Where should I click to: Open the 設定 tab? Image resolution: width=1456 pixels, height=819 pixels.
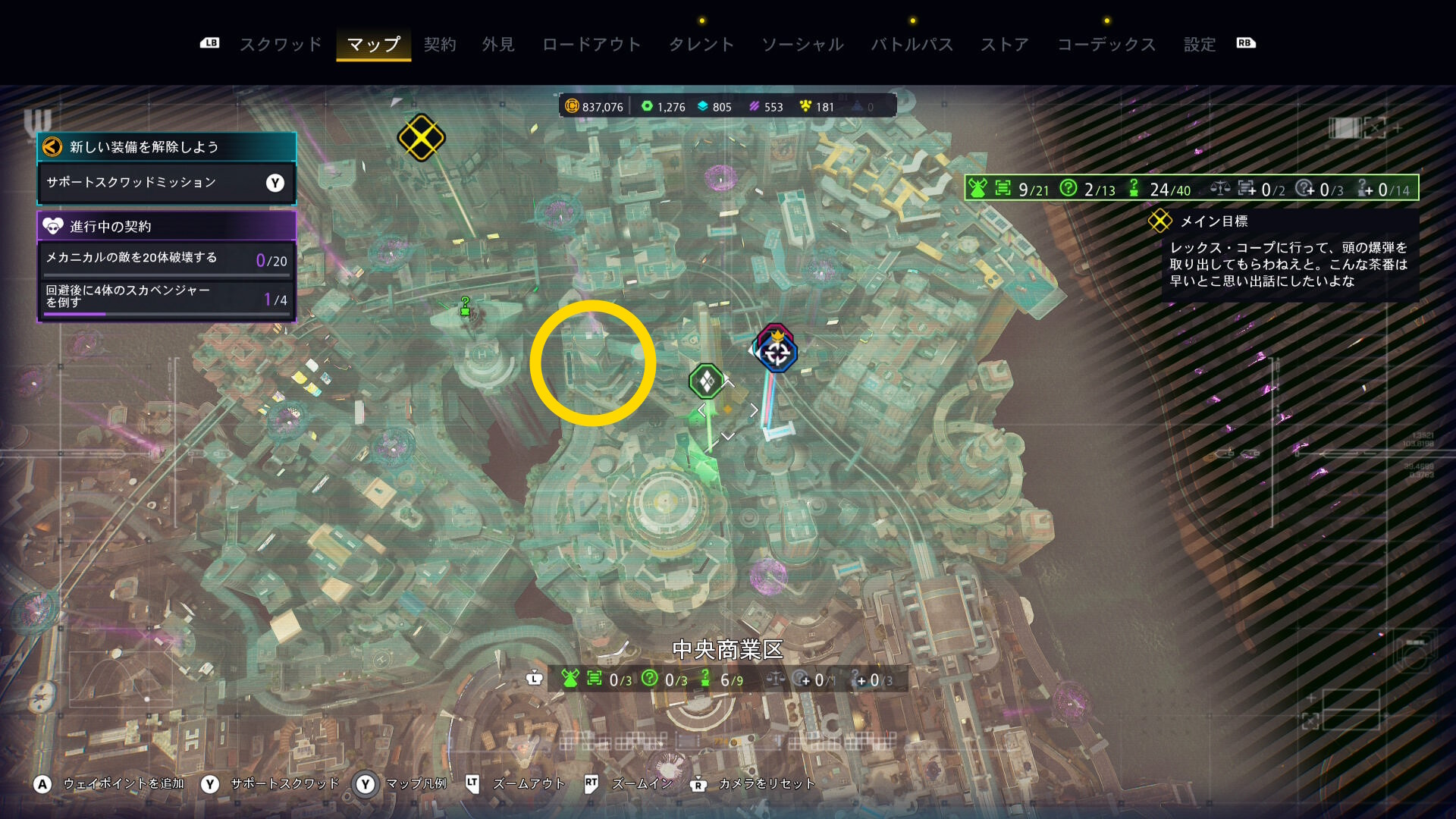click(1200, 44)
